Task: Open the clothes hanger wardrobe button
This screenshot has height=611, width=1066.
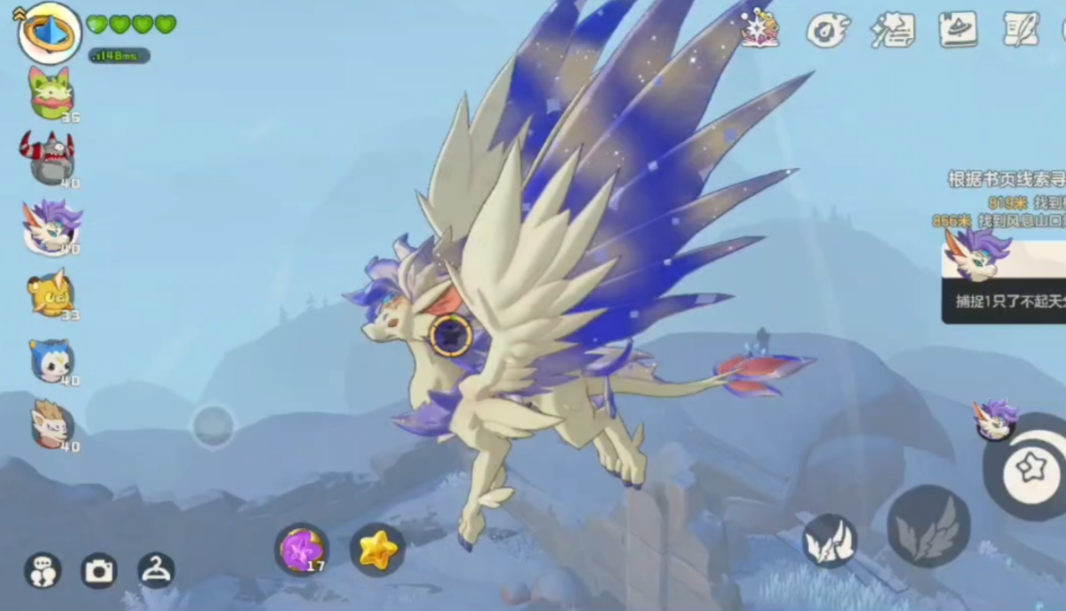Action: click(x=156, y=570)
